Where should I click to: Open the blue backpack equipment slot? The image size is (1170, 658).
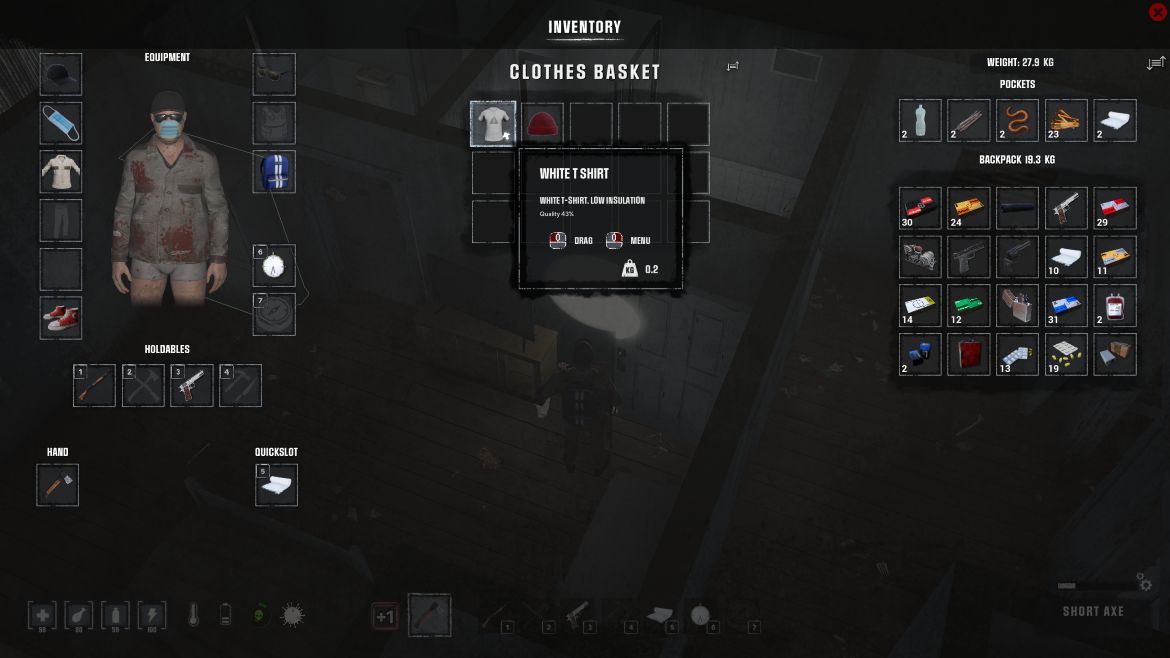click(x=274, y=171)
